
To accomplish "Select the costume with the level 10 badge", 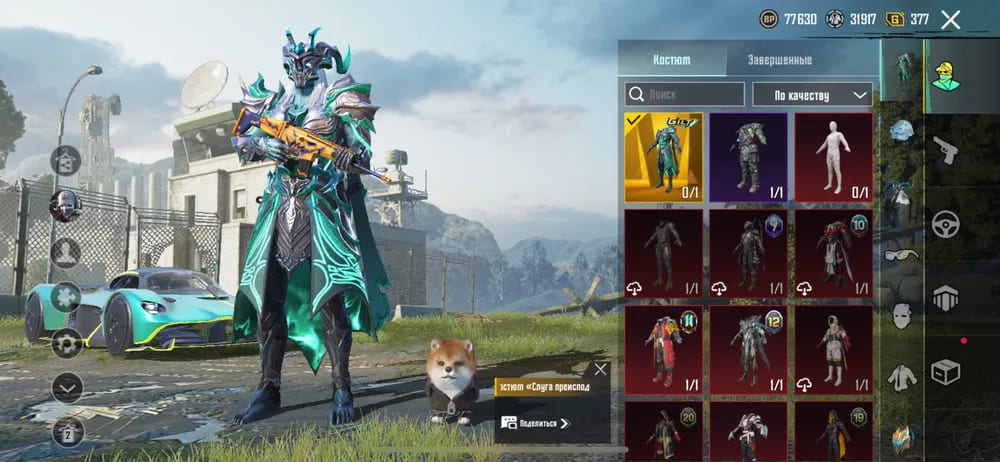I will pyautogui.click(x=833, y=254).
